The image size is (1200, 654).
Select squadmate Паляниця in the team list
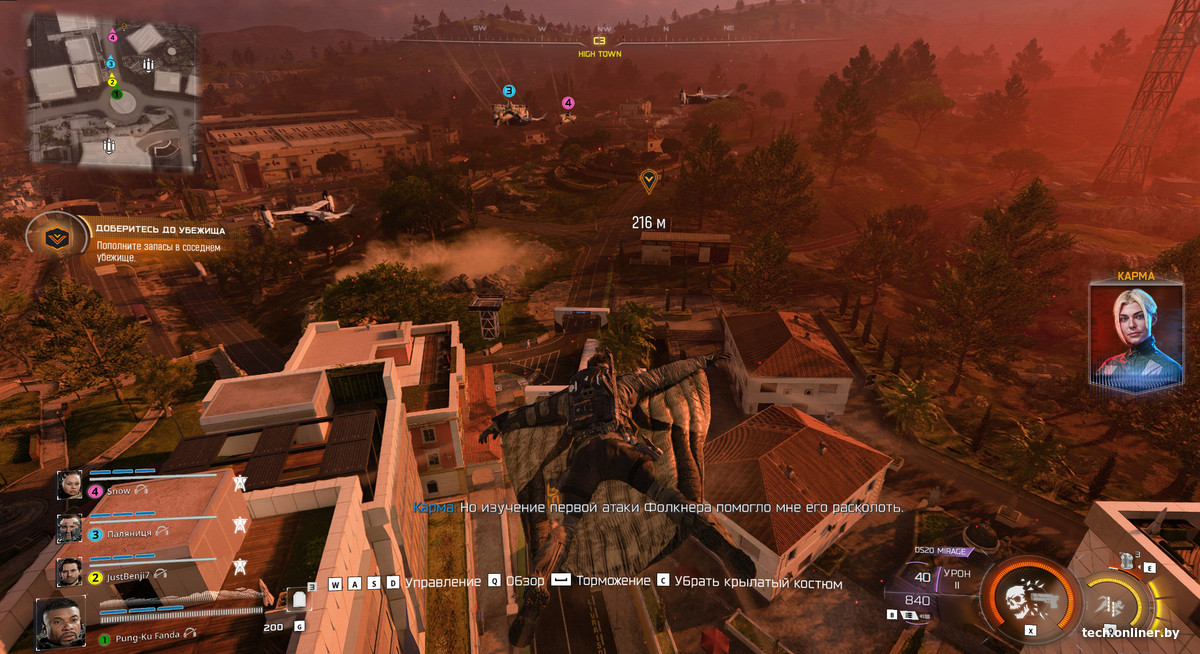pyautogui.click(x=70, y=529)
